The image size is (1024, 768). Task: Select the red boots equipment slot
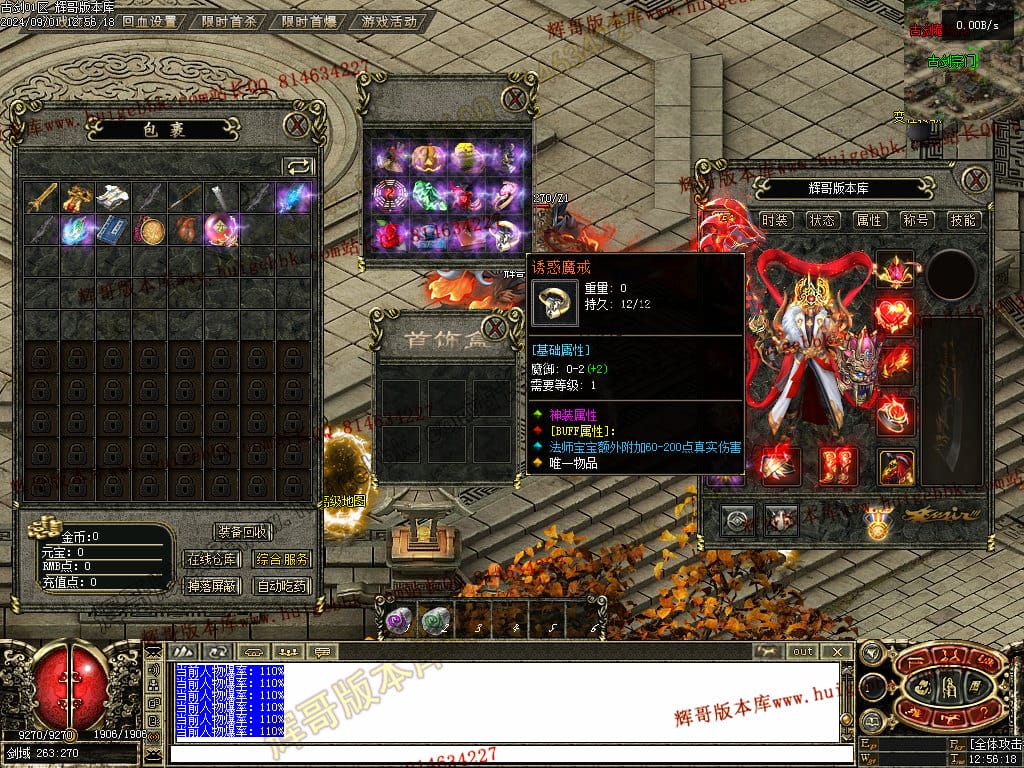838,465
